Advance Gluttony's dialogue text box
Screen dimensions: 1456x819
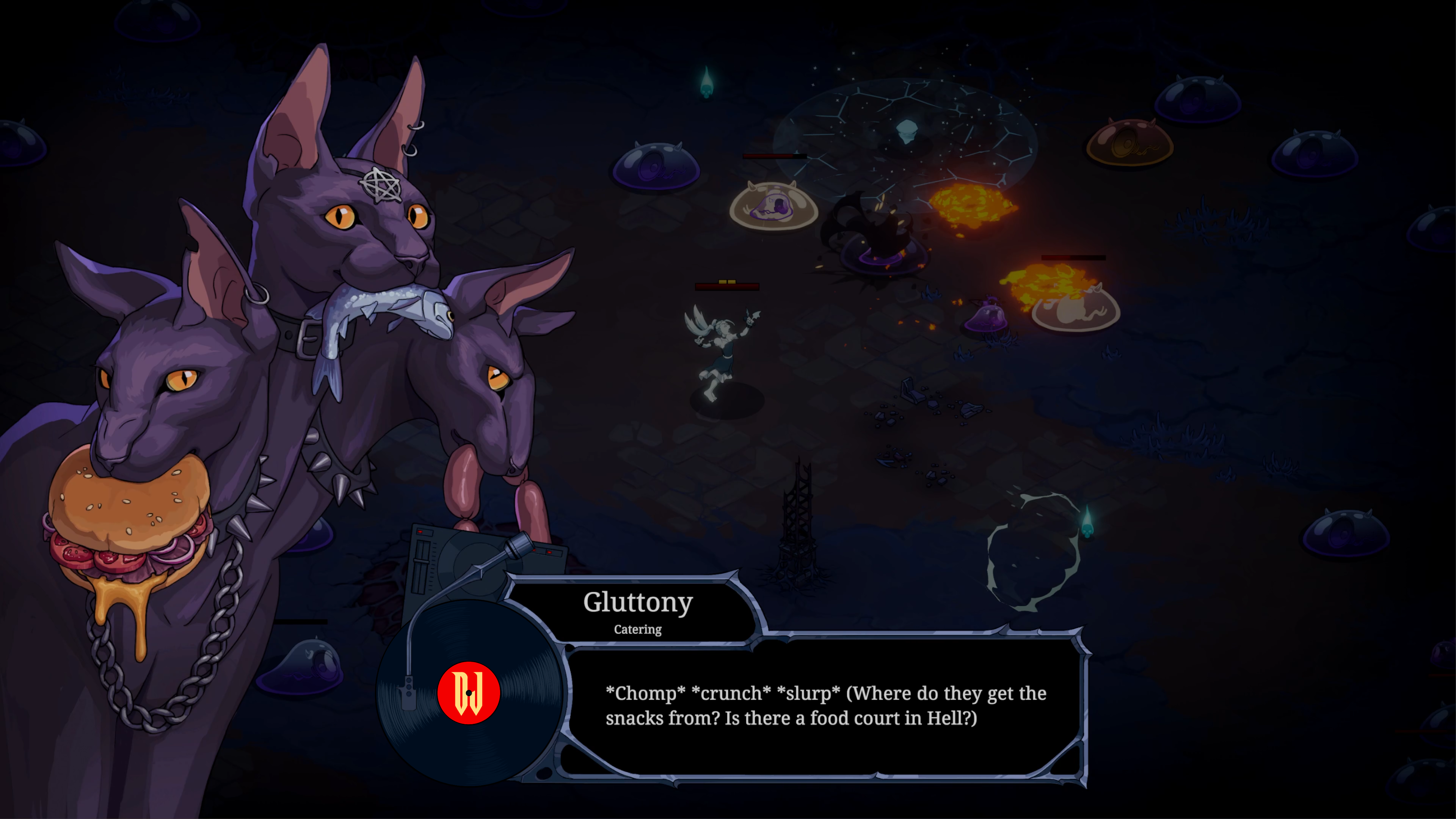[x=825, y=706]
